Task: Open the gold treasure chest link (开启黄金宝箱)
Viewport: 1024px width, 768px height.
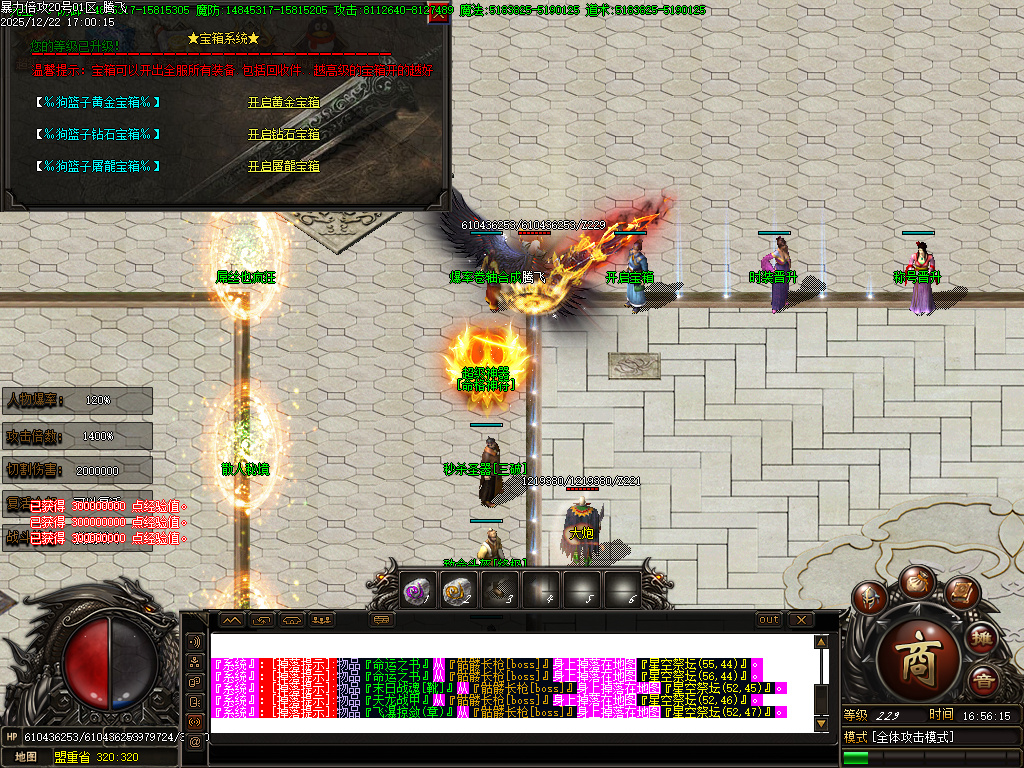Action: pos(284,102)
